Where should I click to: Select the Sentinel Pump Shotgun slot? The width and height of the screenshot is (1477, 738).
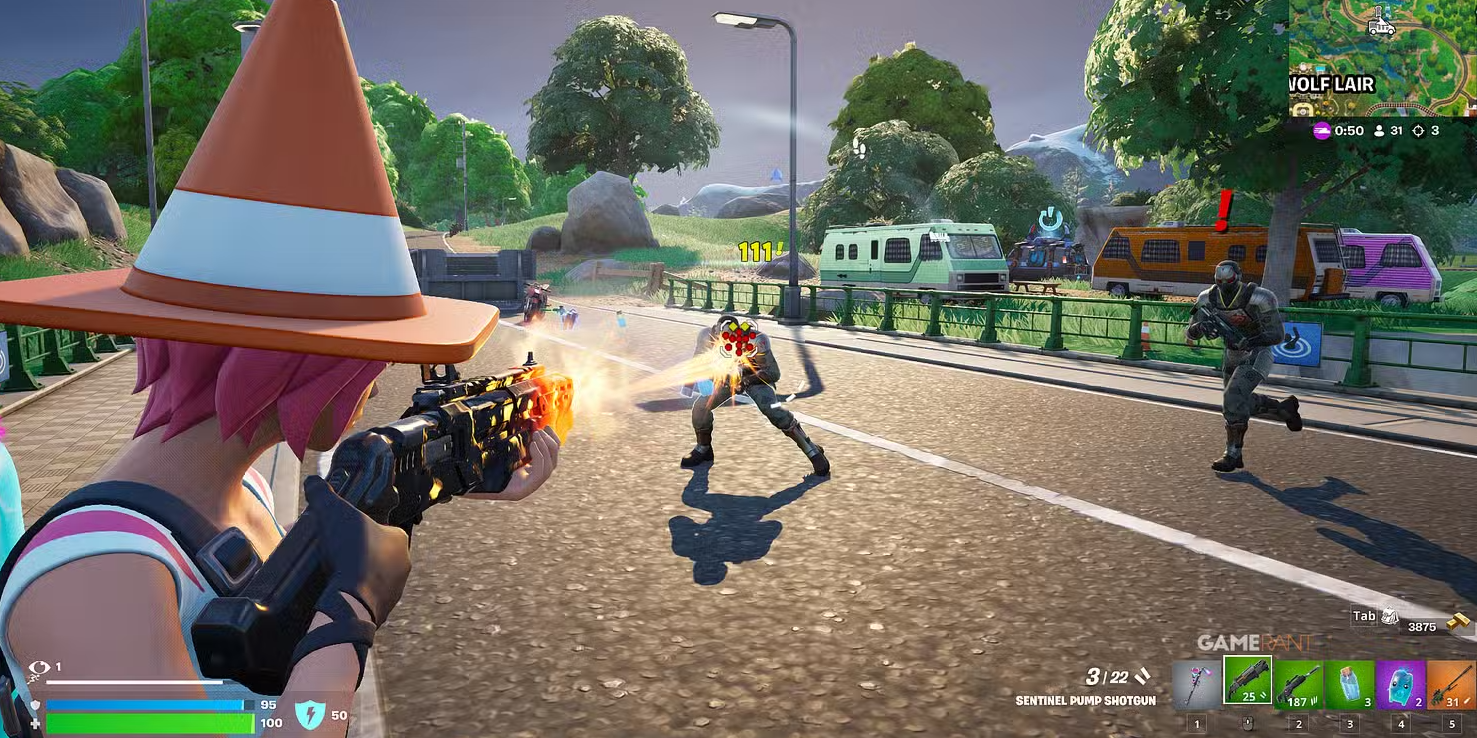(x=1247, y=682)
